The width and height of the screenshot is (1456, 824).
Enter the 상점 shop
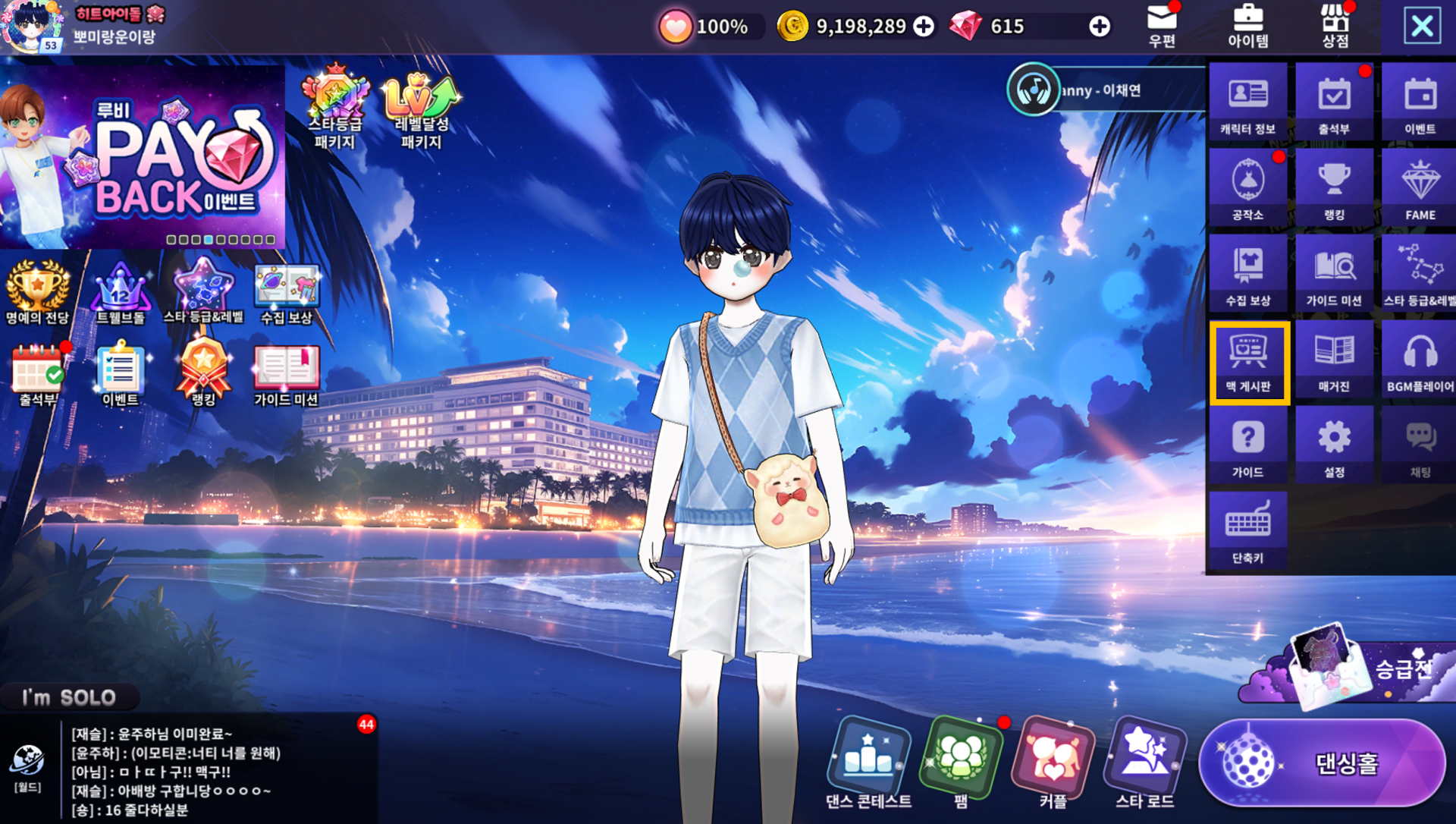click(1335, 25)
